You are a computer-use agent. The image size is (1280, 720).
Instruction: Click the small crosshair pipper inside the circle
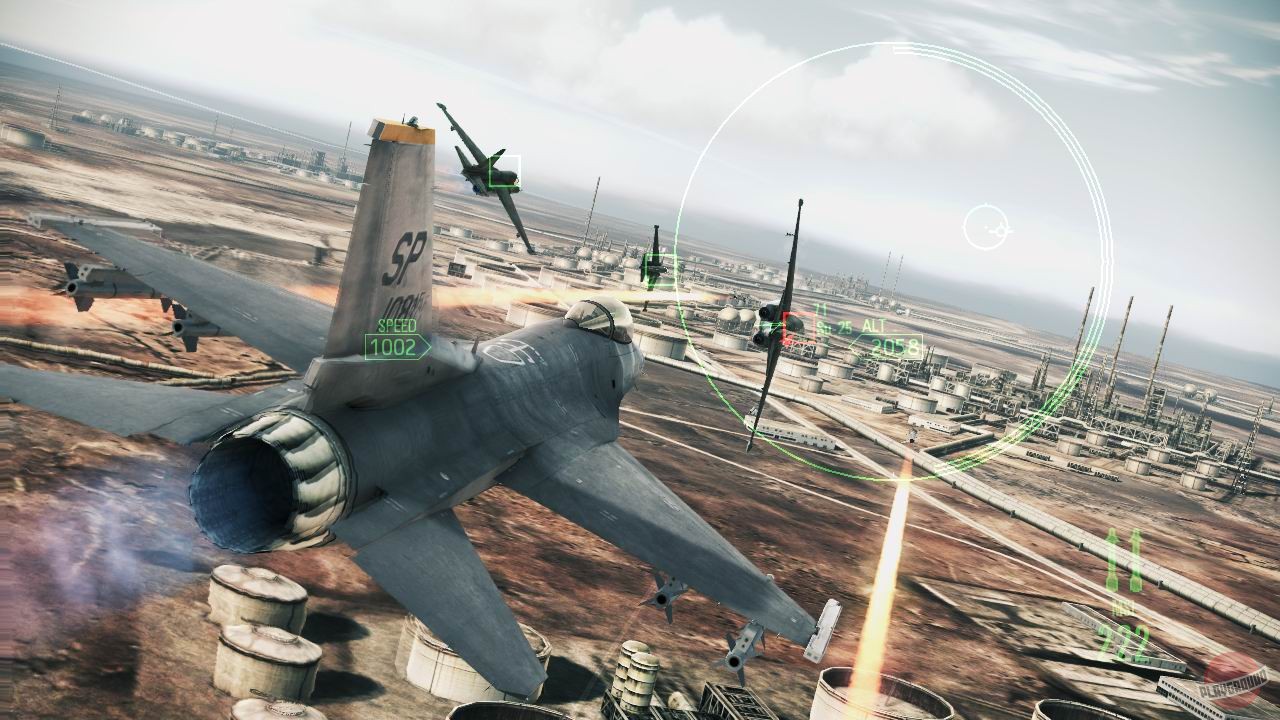(988, 227)
